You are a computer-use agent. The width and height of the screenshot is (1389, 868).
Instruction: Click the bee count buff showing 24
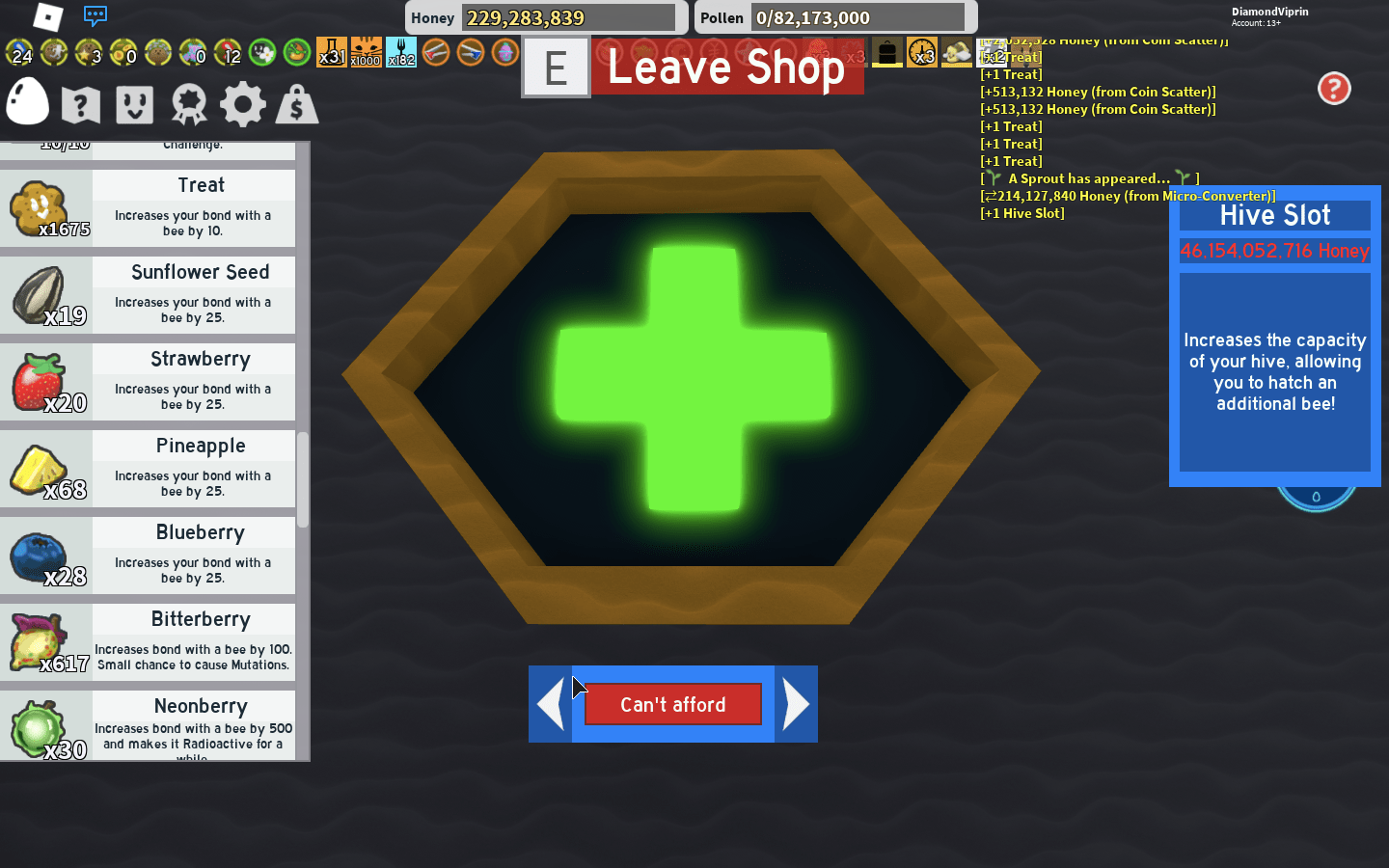[19, 53]
